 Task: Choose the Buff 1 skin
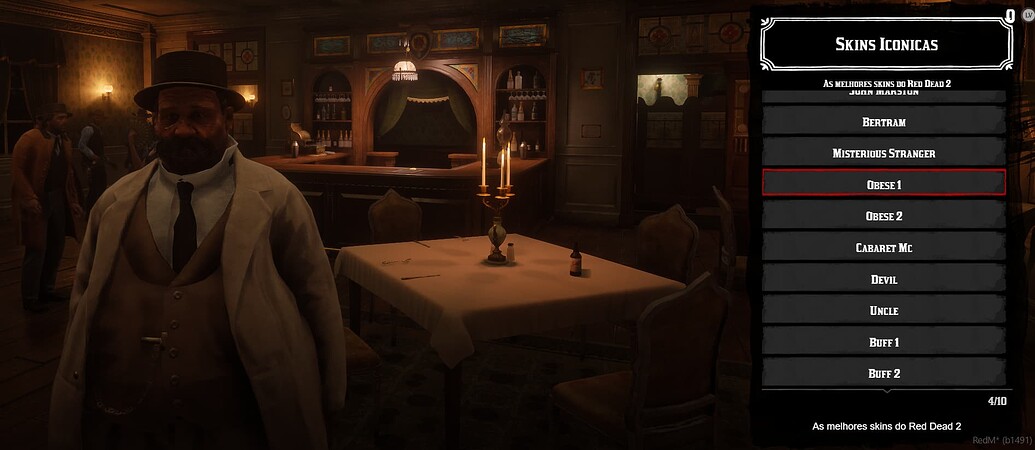(x=883, y=342)
